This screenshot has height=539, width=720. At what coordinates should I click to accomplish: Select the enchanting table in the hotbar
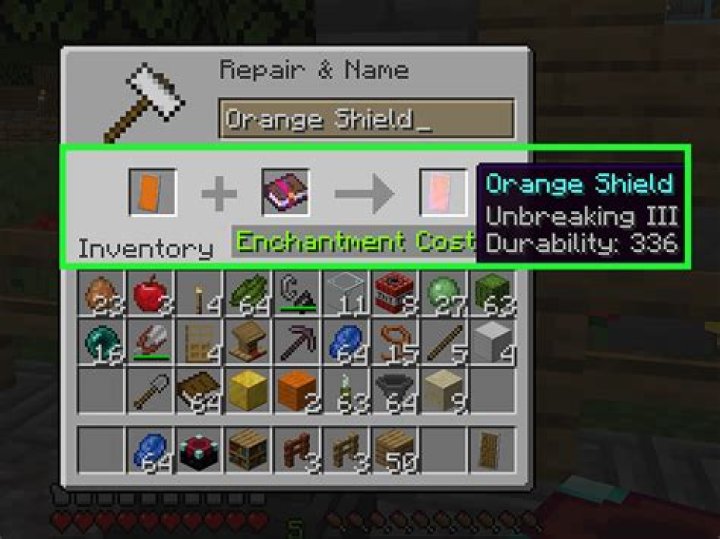click(198, 451)
